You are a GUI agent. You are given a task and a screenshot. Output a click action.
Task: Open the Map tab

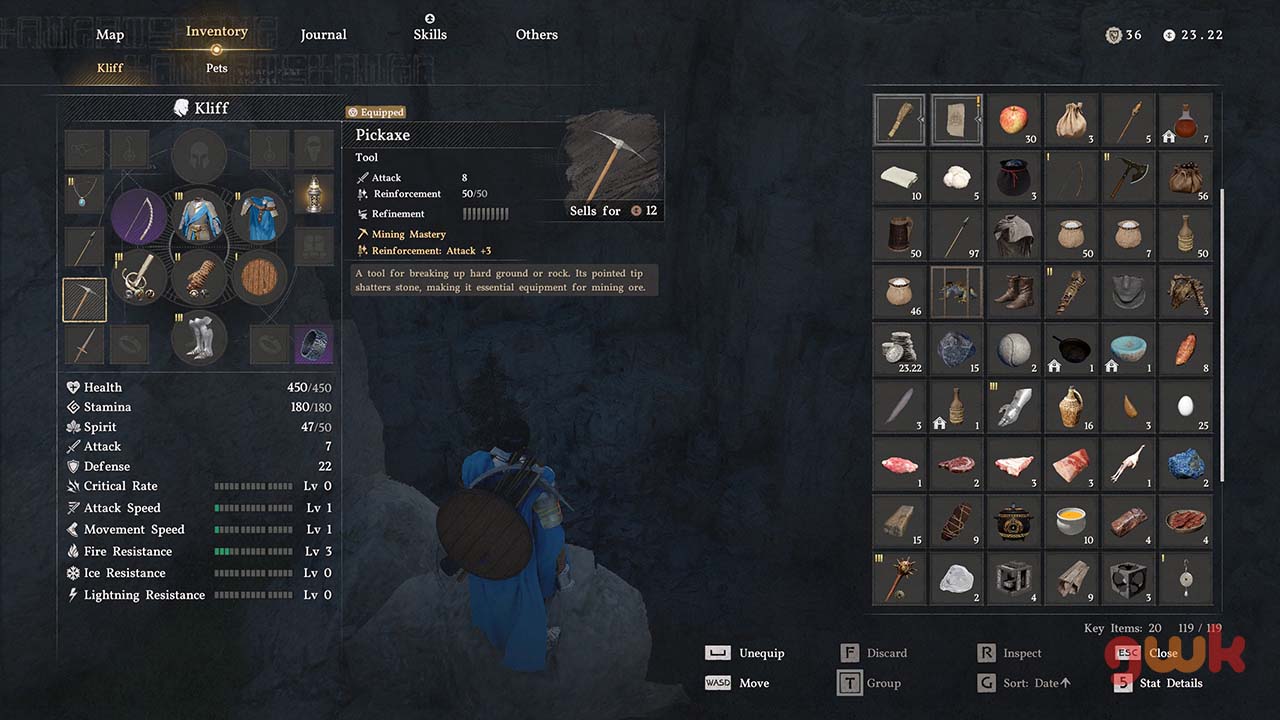tap(110, 35)
